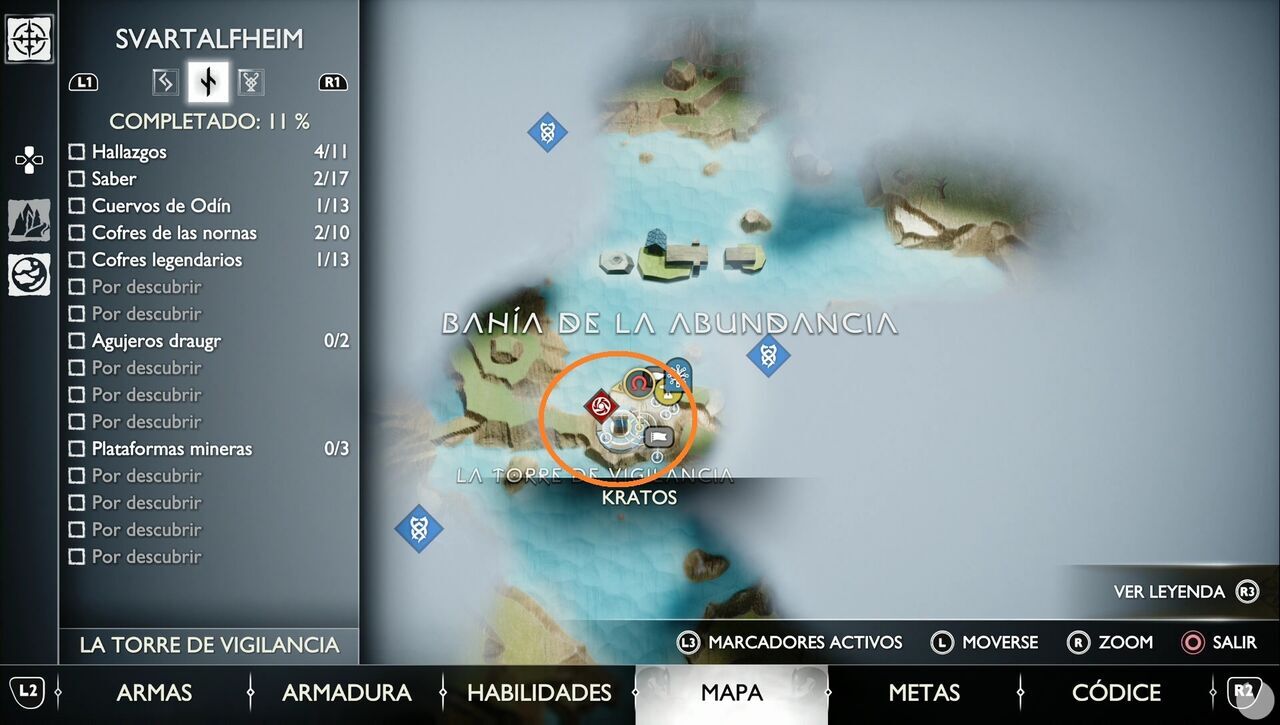Select the highlighted middle rune filter tab
The image size is (1280, 725).
click(x=207, y=82)
